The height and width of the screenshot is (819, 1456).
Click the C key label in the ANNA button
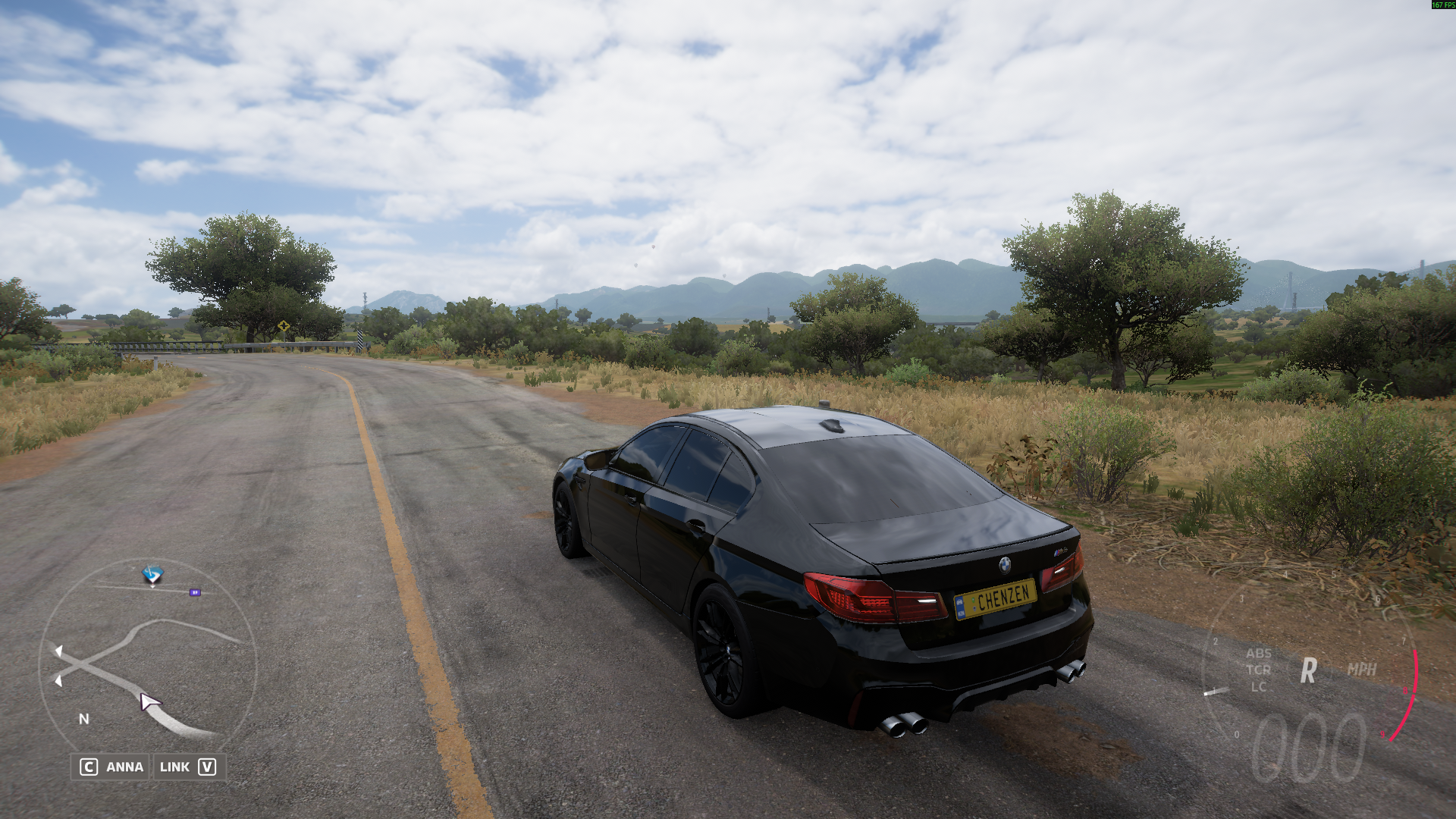click(89, 767)
